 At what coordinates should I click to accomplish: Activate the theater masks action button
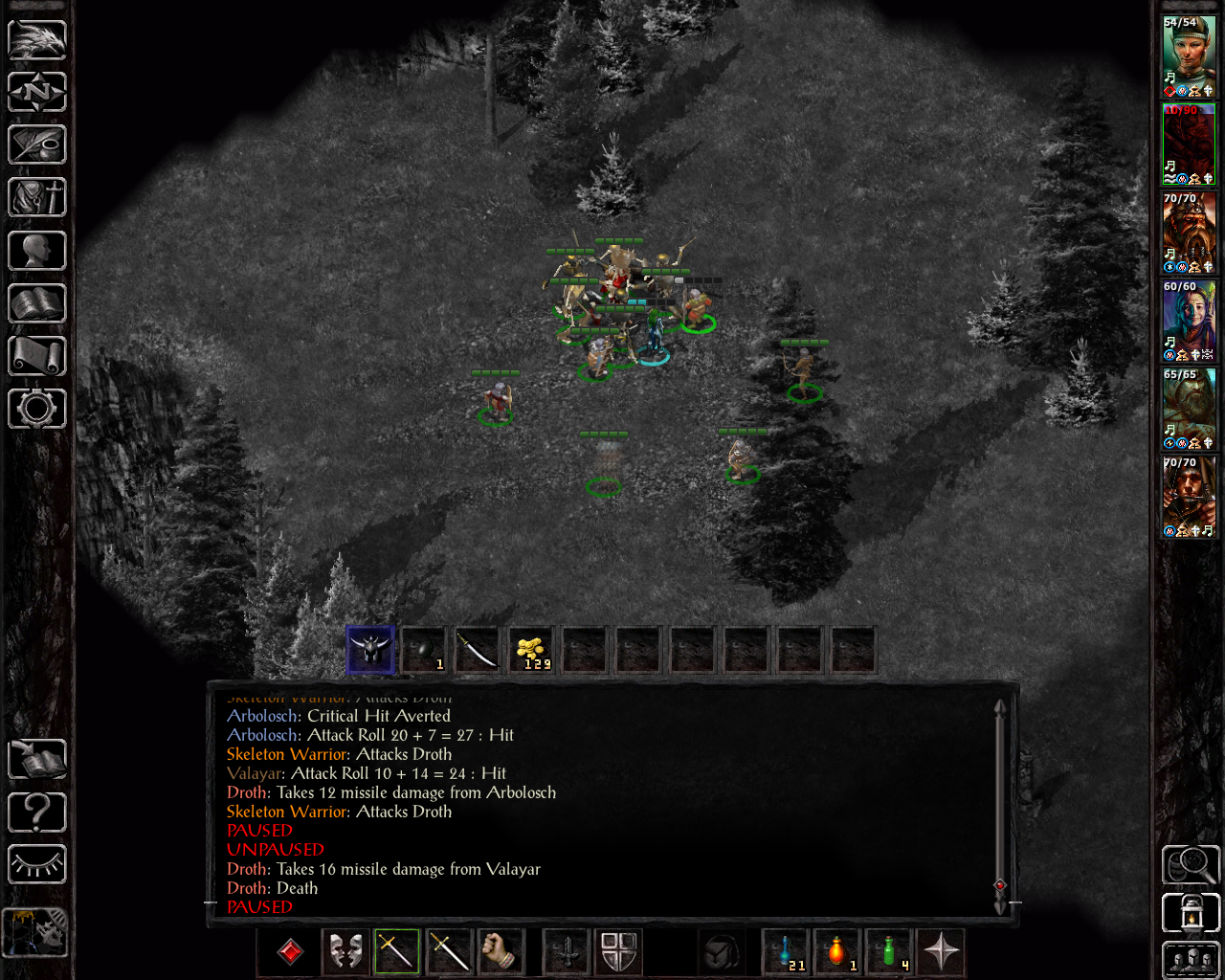click(x=345, y=951)
